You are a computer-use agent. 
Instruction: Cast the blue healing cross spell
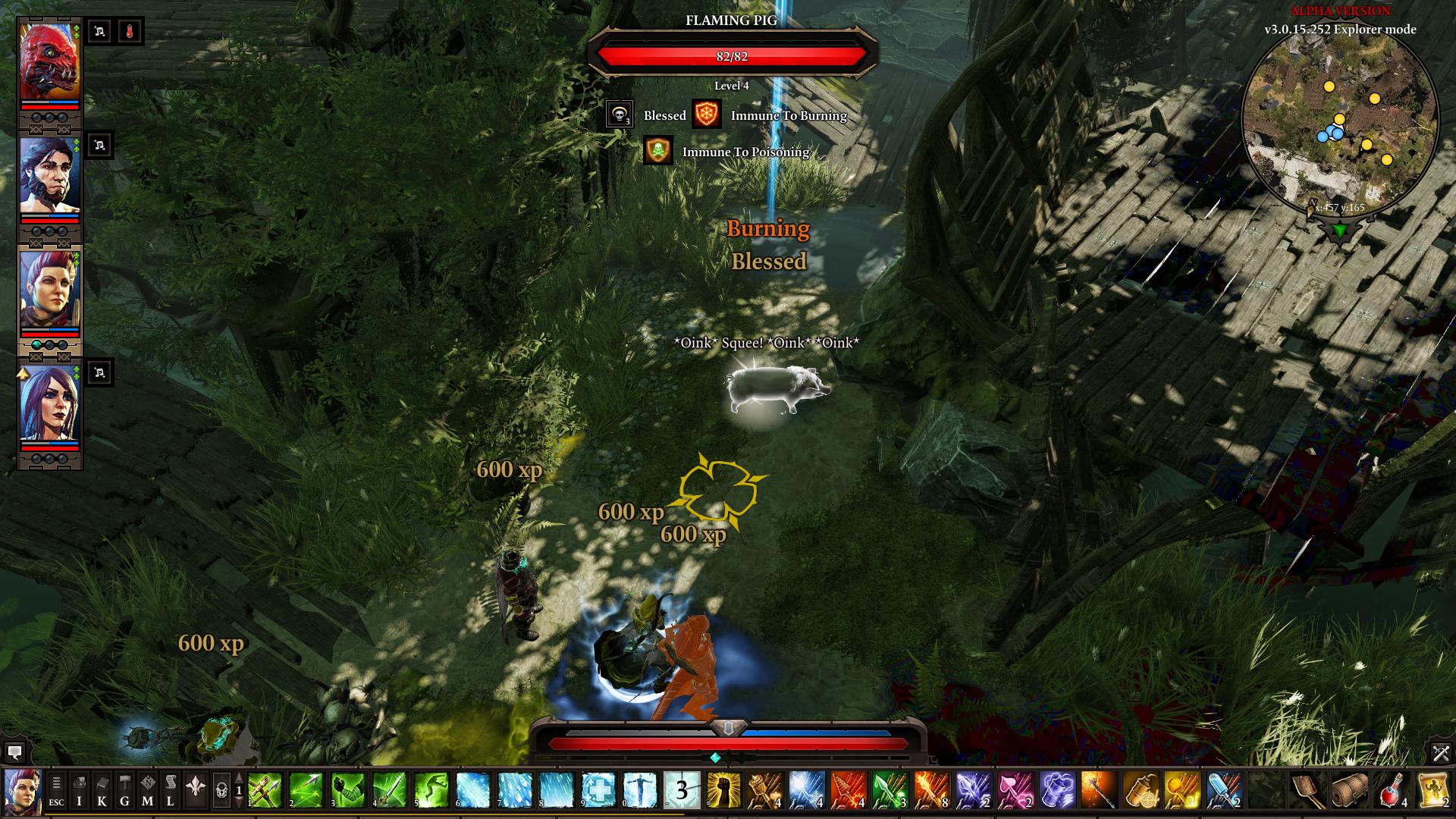click(x=598, y=790)
